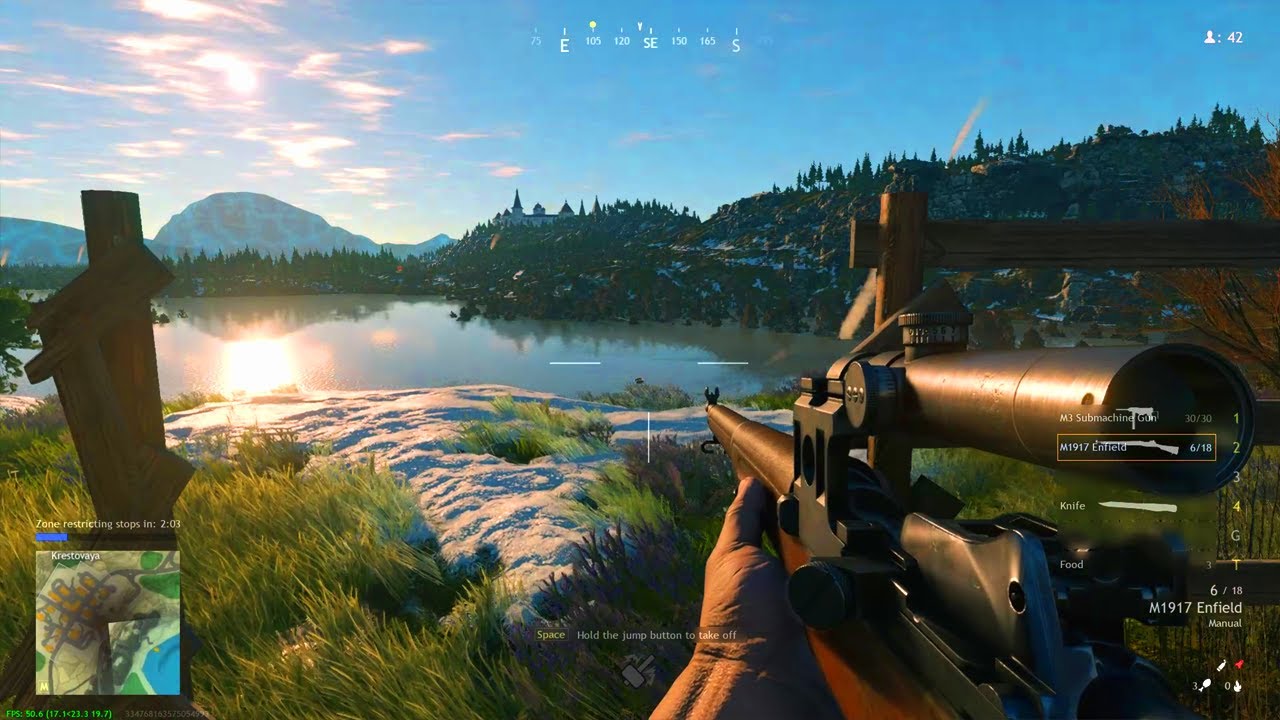Choose the M1917 Enfield rifle slot
1280x720 pixels.
[1136, 448]
